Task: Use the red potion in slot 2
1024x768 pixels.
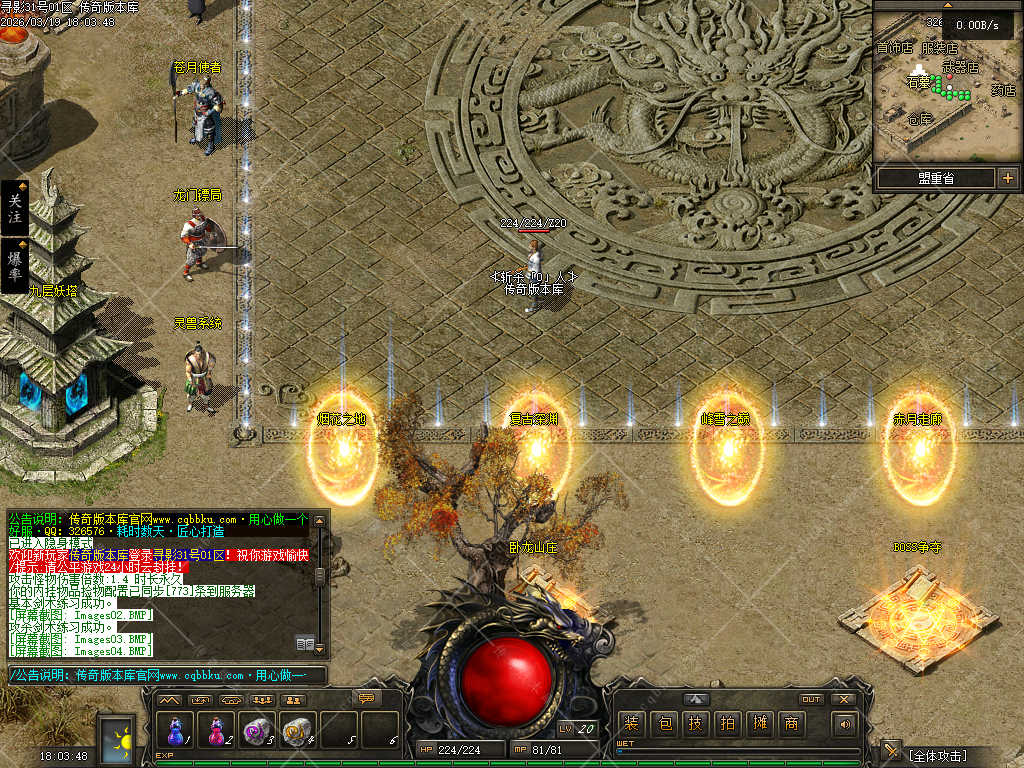Action: tap(217, 730)
